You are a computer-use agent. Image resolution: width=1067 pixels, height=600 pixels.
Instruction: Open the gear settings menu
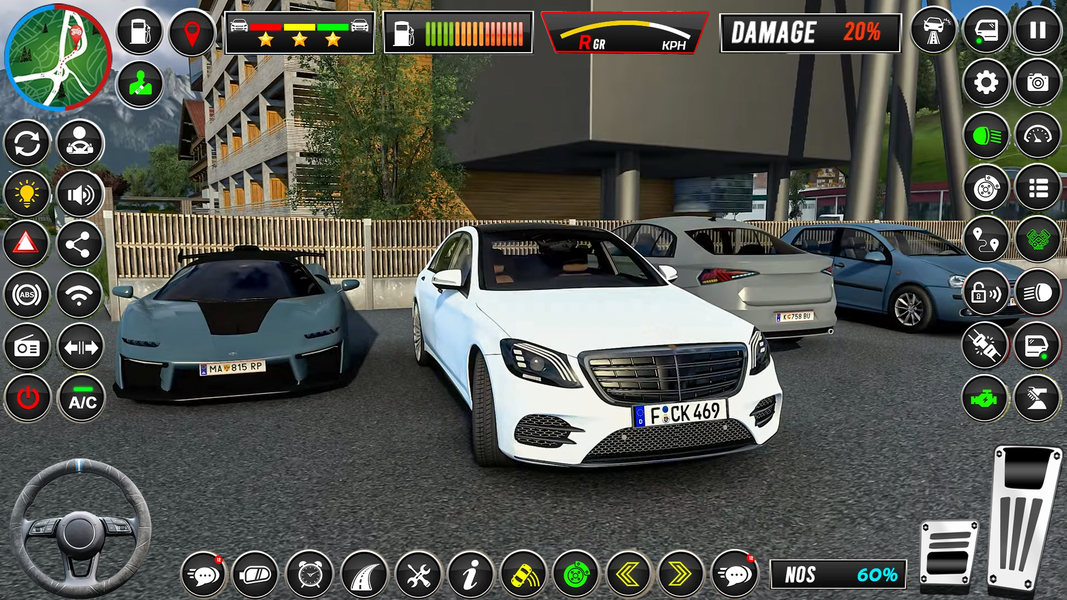986,82
